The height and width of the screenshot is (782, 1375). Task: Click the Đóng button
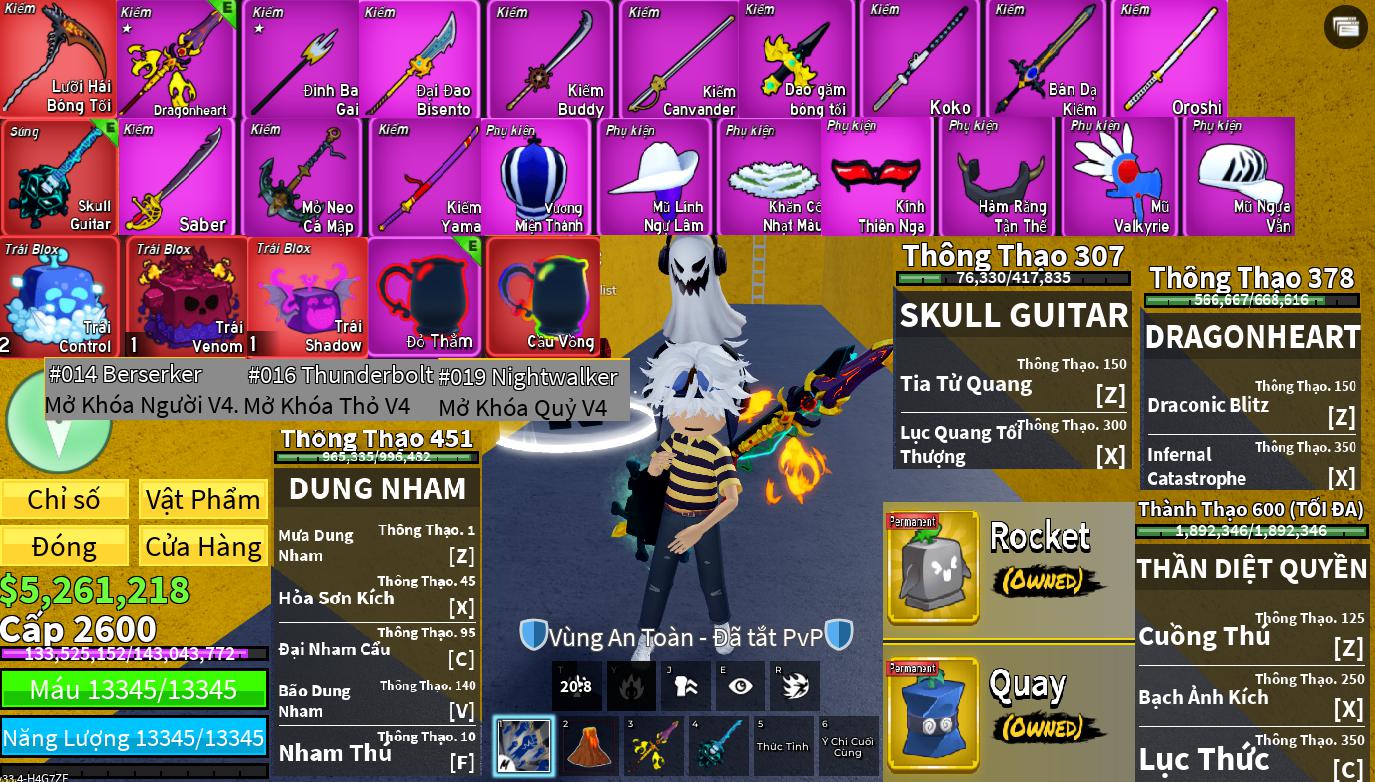(64, 546)
